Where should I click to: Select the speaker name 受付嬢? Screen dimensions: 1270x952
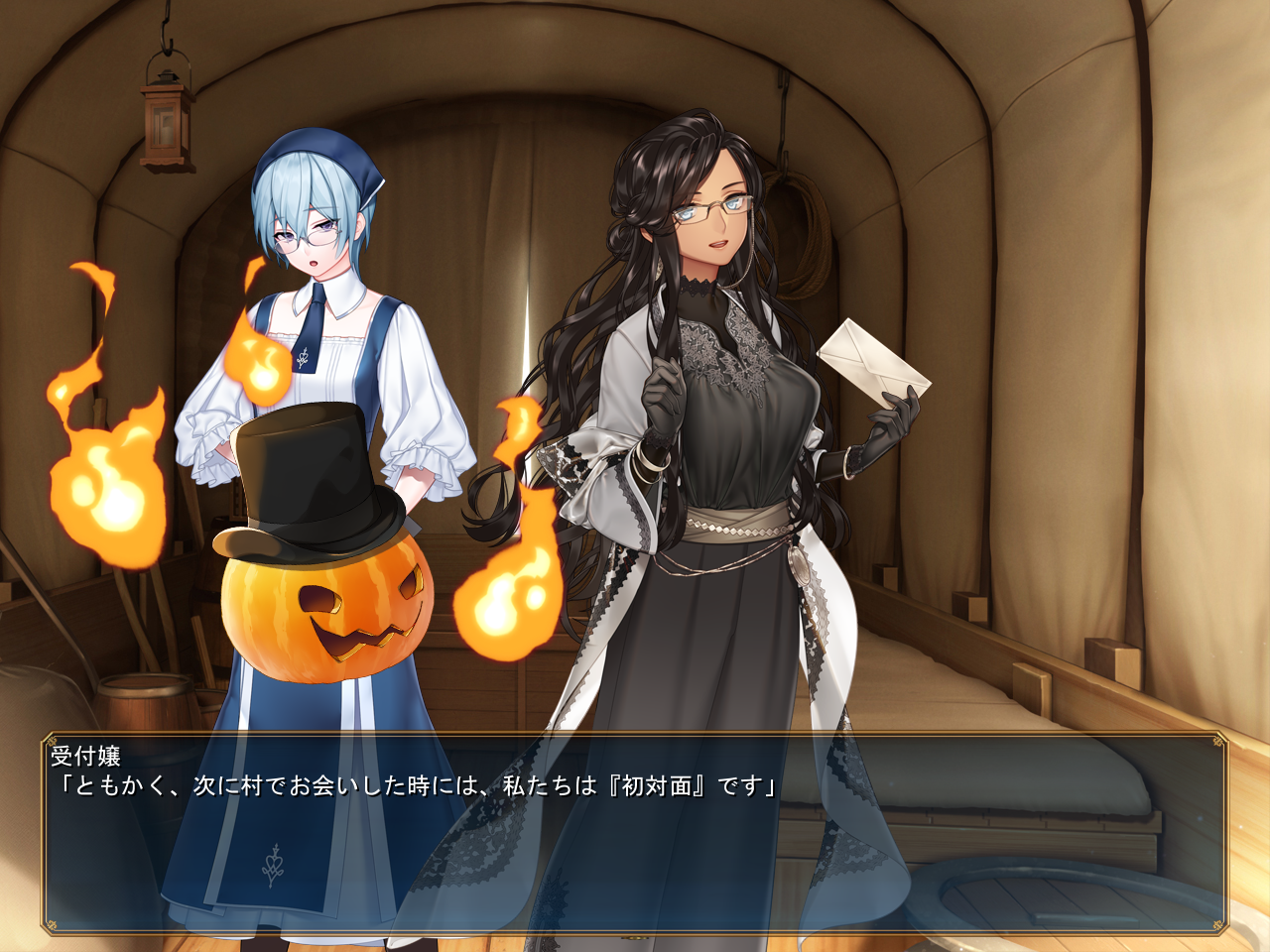[84, 756]
